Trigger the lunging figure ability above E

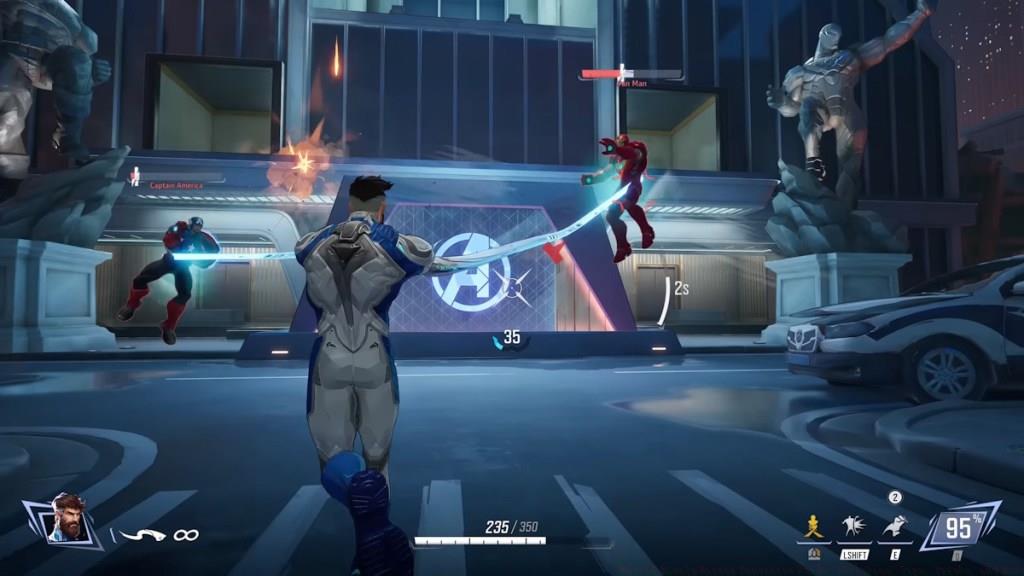[895, 527]
